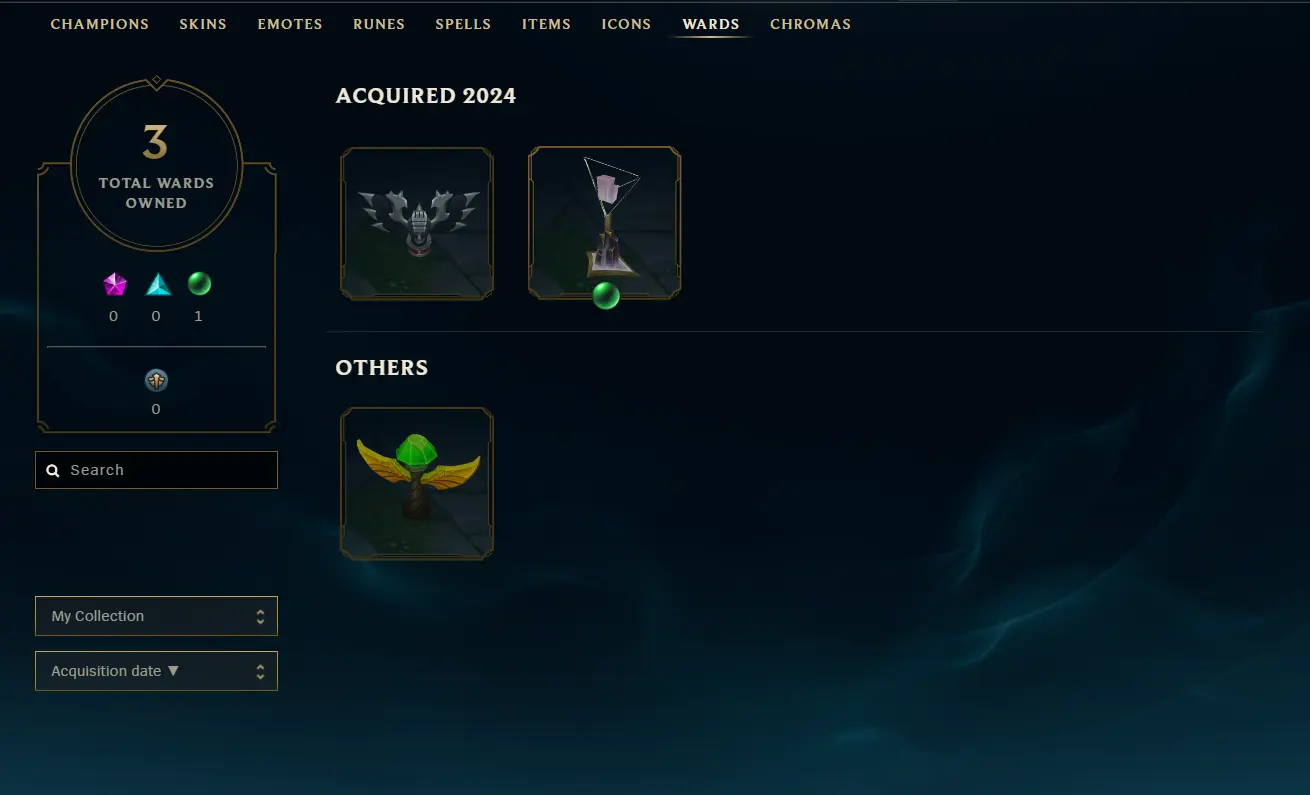Open the EMOTES collection tab
Screen dimensions: 1310x795
pyautogui.click(x=289, y=24)
